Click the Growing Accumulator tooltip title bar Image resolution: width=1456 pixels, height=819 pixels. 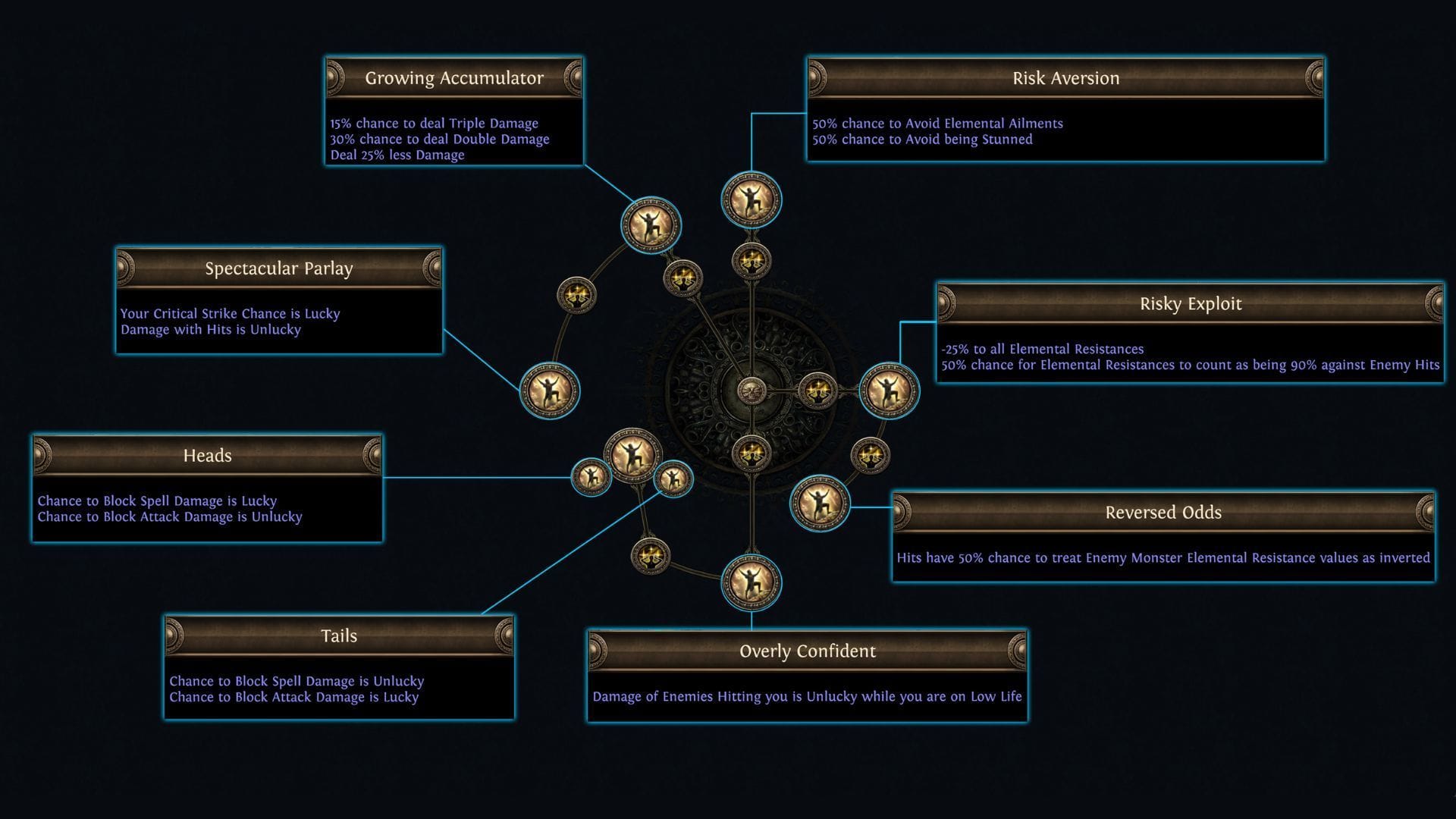(x=453, y=77)
